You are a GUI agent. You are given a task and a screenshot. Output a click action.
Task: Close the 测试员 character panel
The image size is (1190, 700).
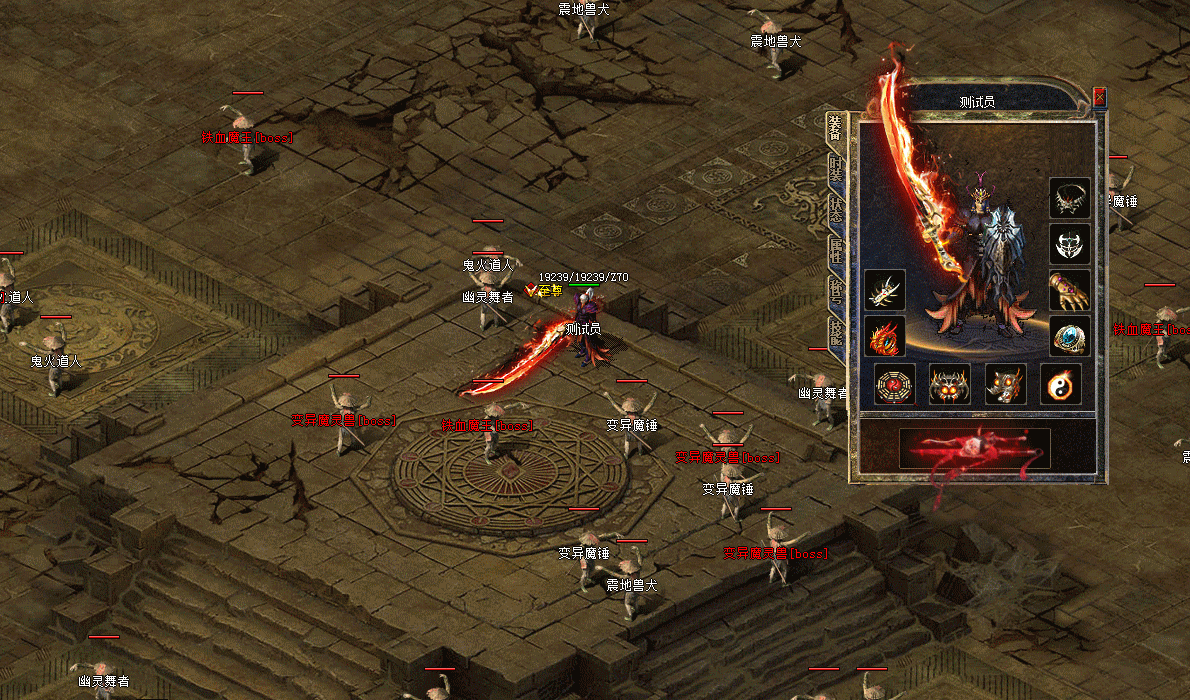tap(1100, 97)
